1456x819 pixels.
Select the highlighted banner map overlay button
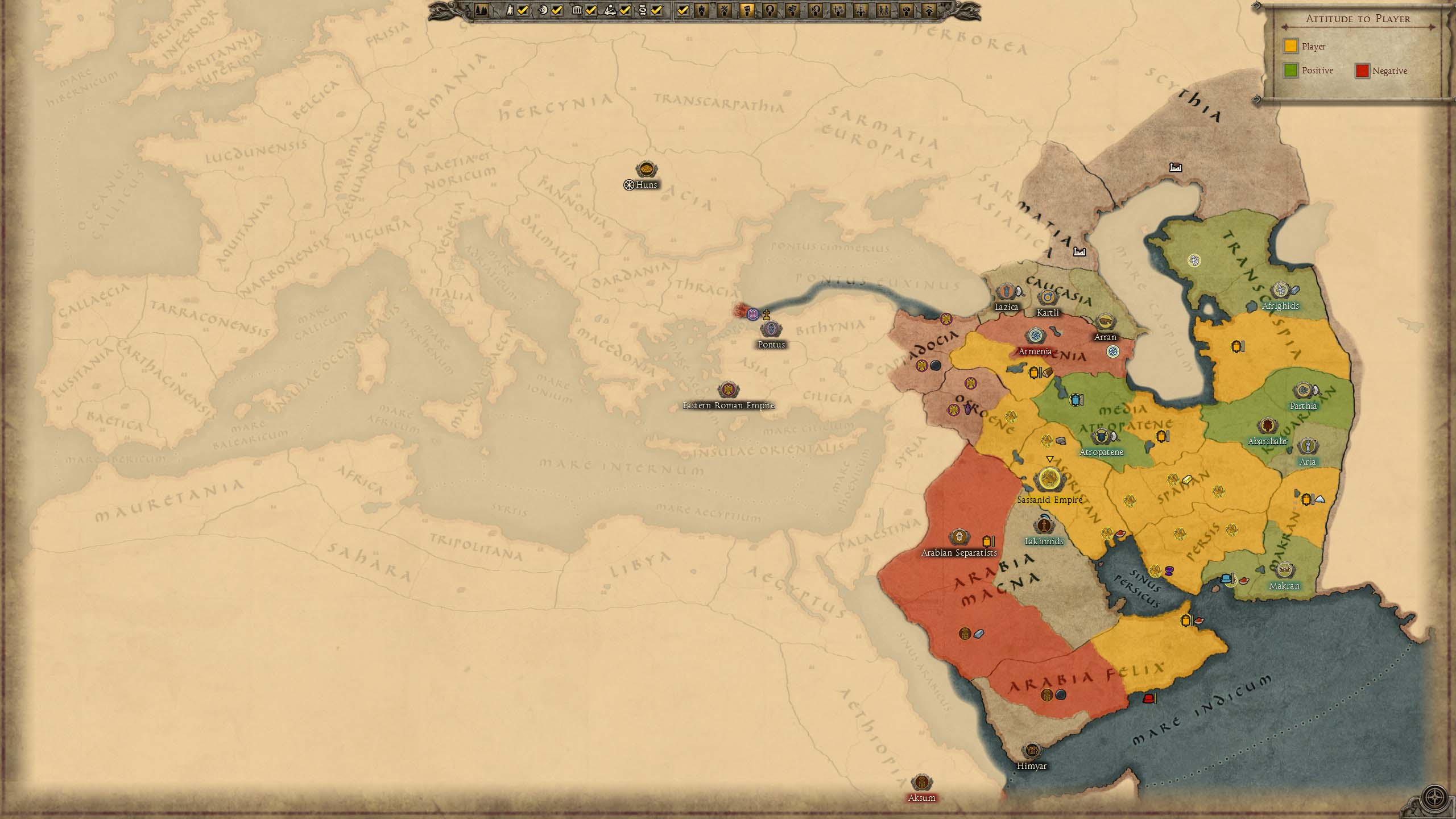[x=747, y=10]
